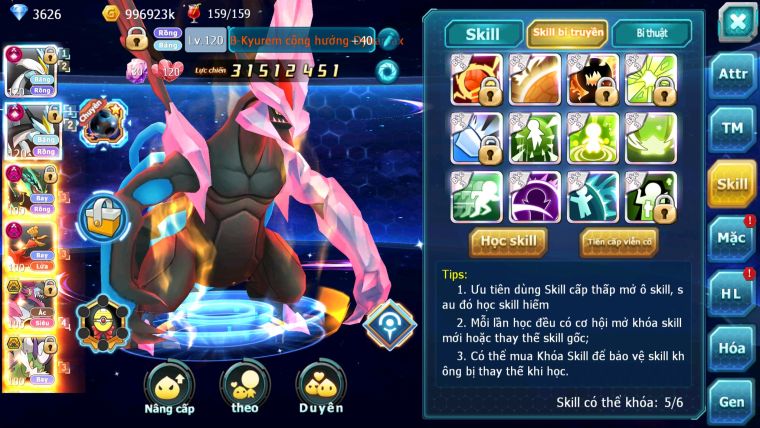Click the Học skill button
This screenshot has height=428, width=760.
(x=509, y=241)
